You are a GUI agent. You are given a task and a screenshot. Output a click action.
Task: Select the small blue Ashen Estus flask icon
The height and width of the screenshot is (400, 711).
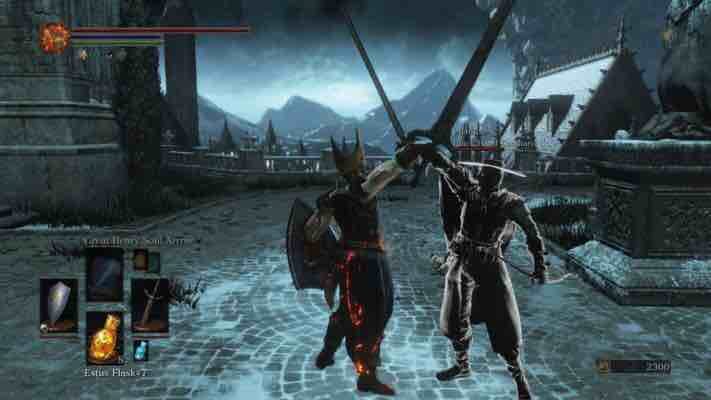click(x=141, y=350)
